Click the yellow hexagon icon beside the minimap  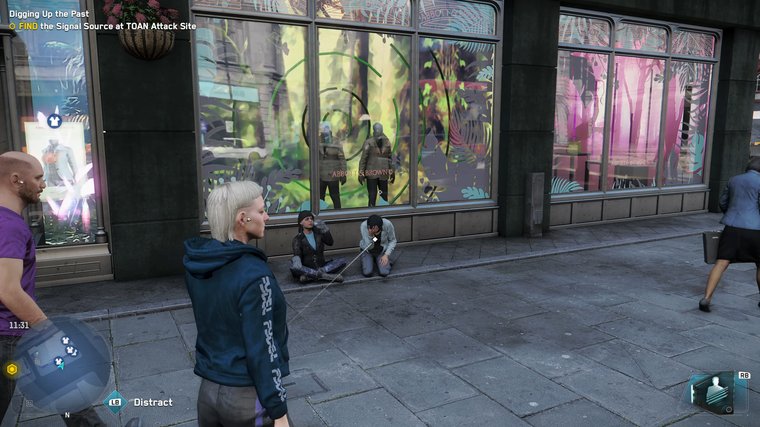coord(12,368)
